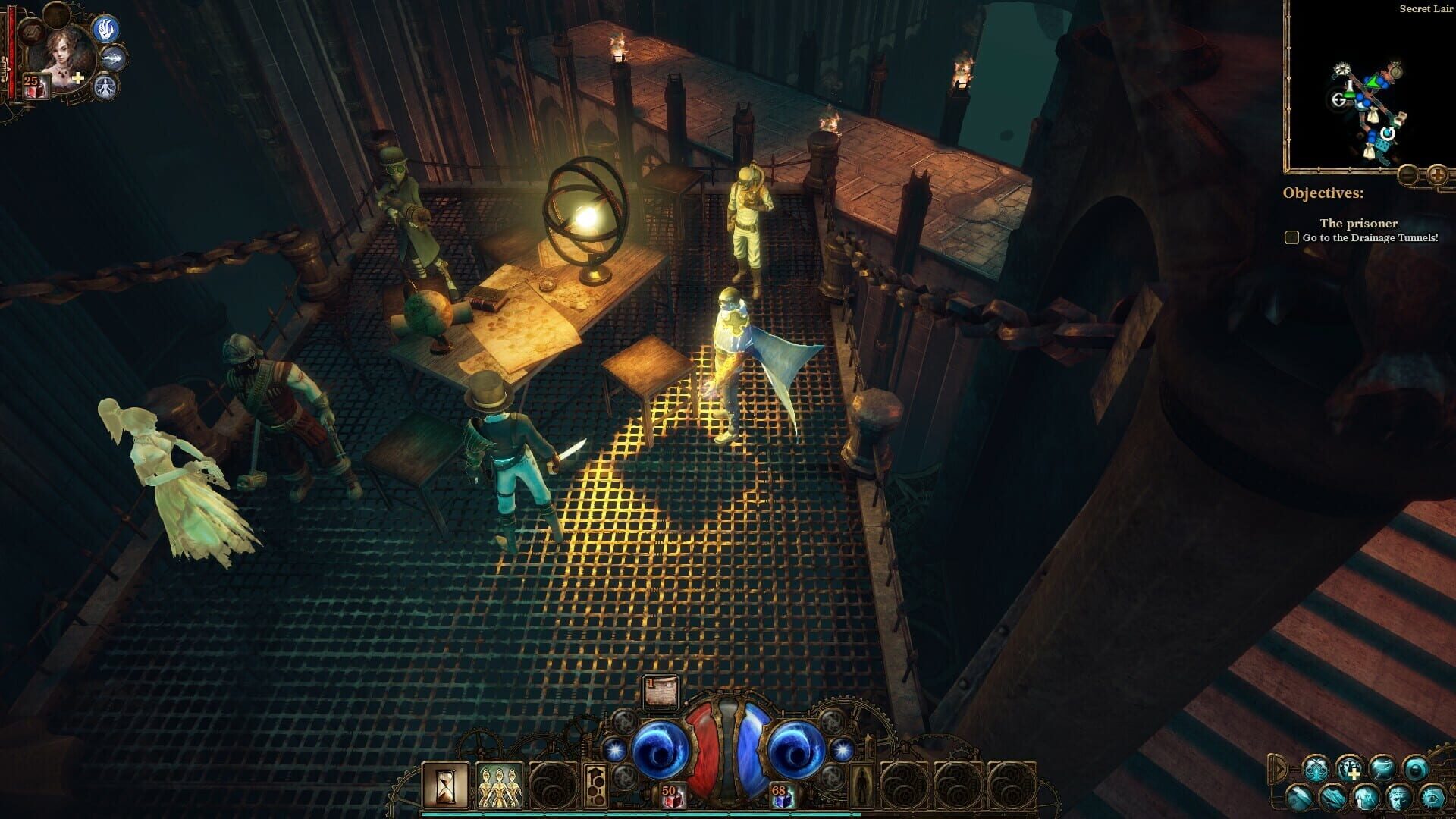Select the dual pistols skill icon
Screen dimensions: 1456x819
click(x=1316, y=770)
